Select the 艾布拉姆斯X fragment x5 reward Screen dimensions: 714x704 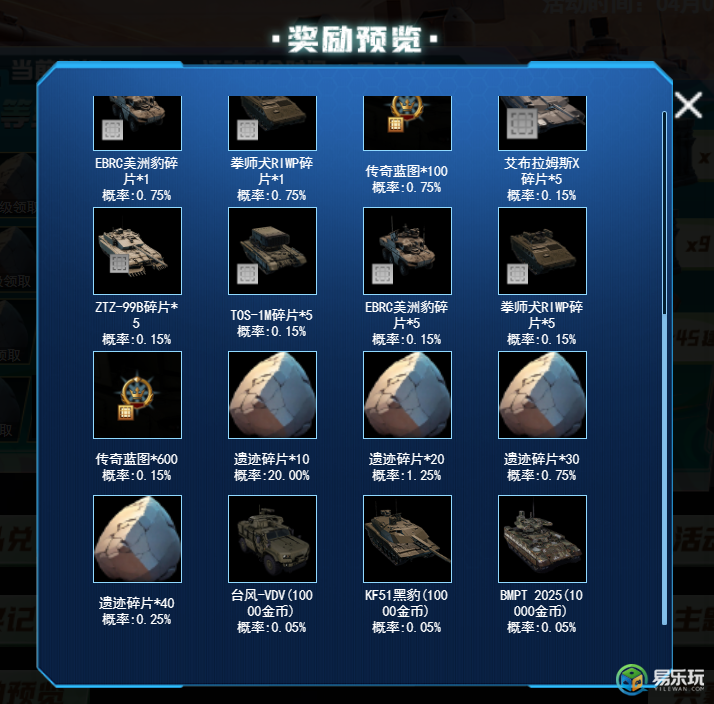coord(542,123)
